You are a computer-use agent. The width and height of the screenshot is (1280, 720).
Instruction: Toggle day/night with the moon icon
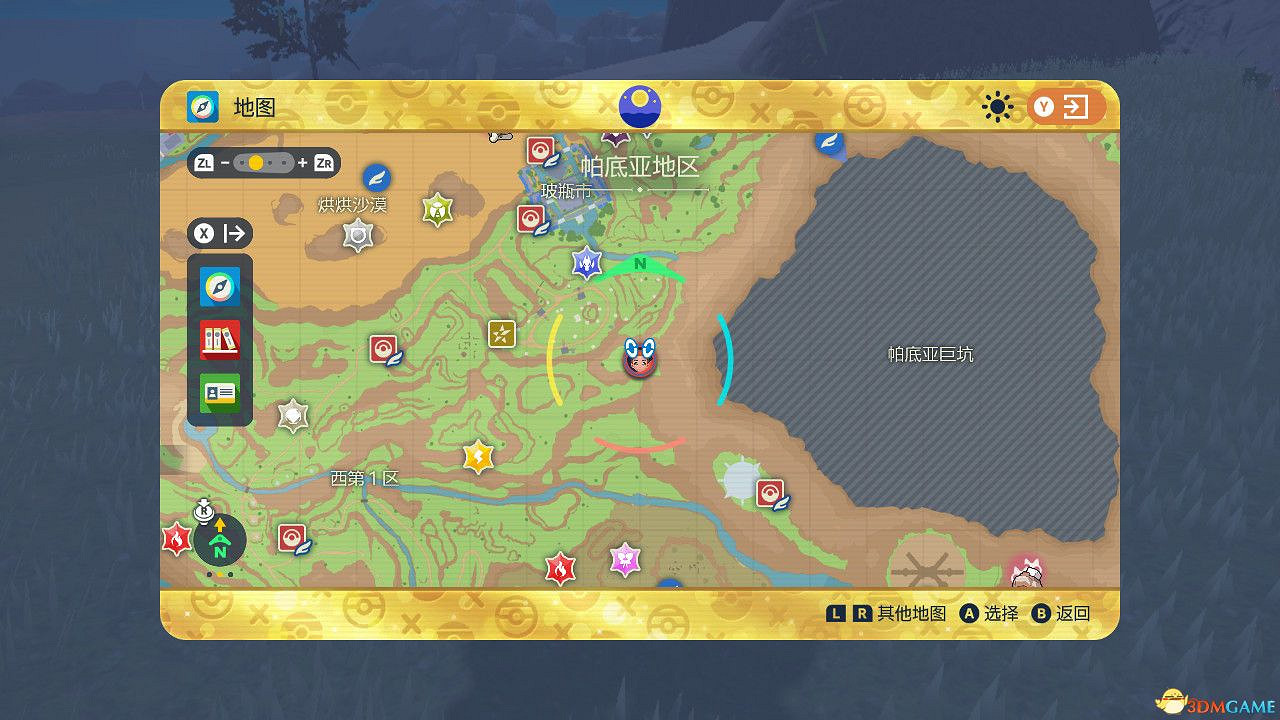(638, 105)
